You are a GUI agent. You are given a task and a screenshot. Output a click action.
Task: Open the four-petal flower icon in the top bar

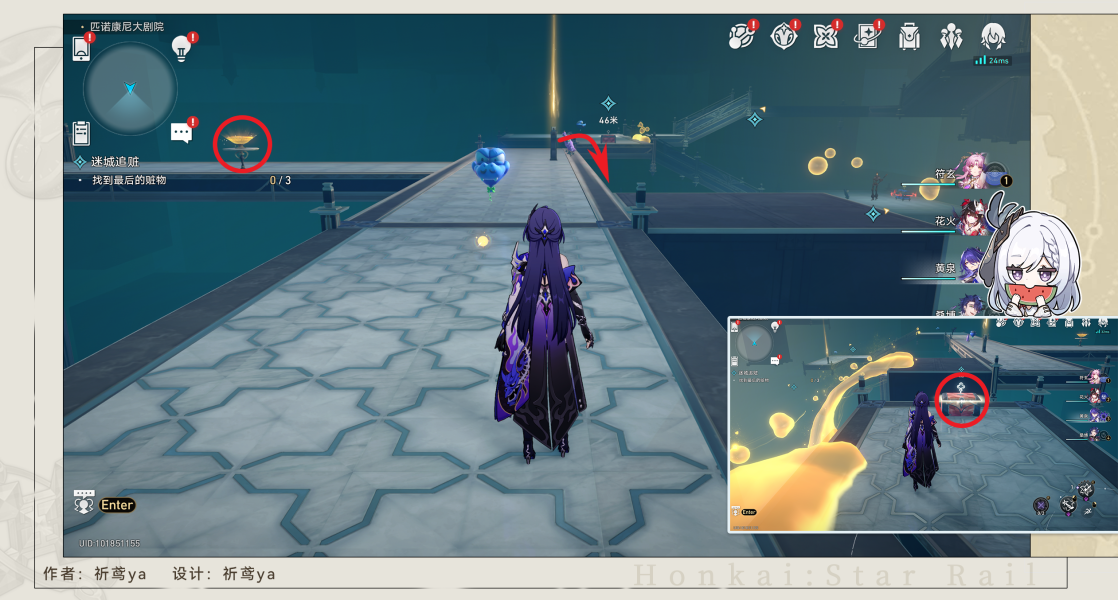click(825, 37)
